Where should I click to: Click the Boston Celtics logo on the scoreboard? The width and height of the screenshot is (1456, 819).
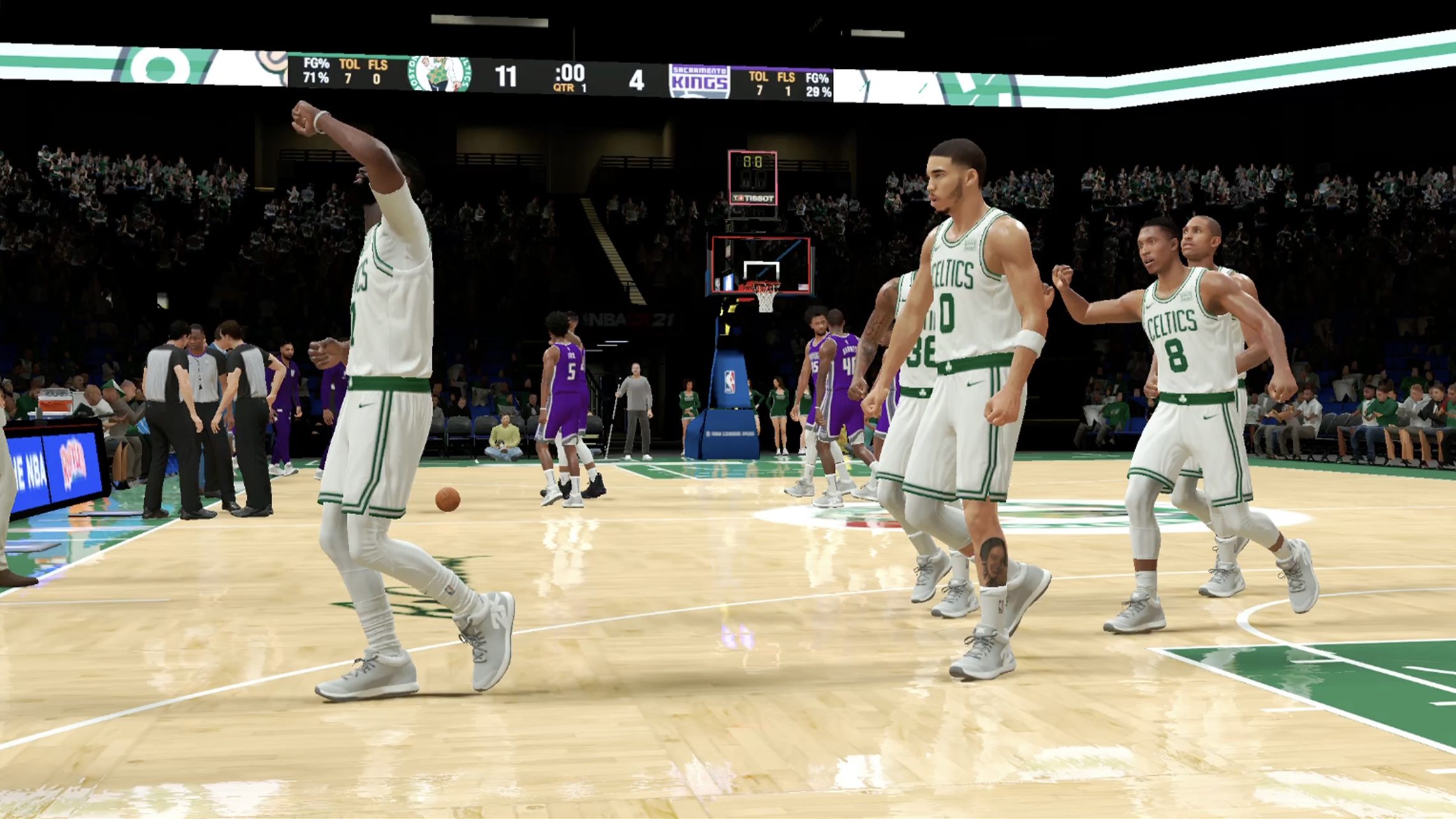[x=440, y=74]
